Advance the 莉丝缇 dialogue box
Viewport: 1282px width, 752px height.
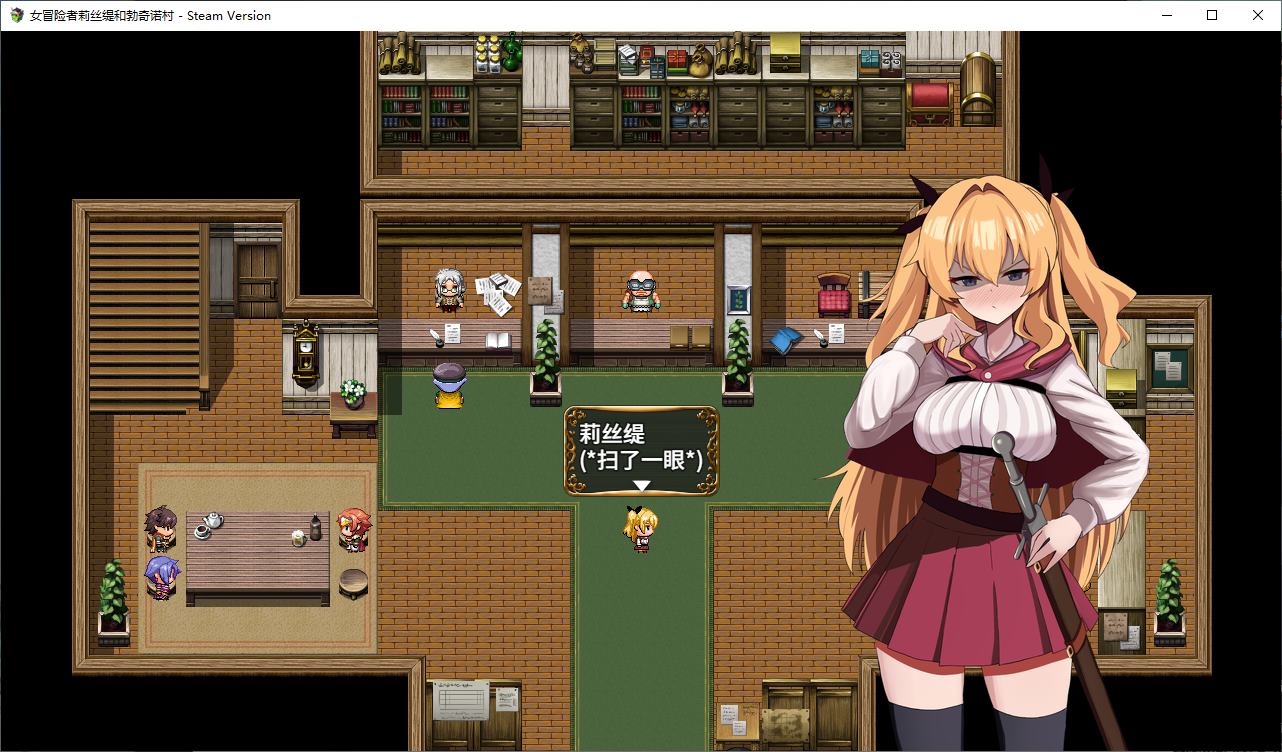click(x=641, y=450)
